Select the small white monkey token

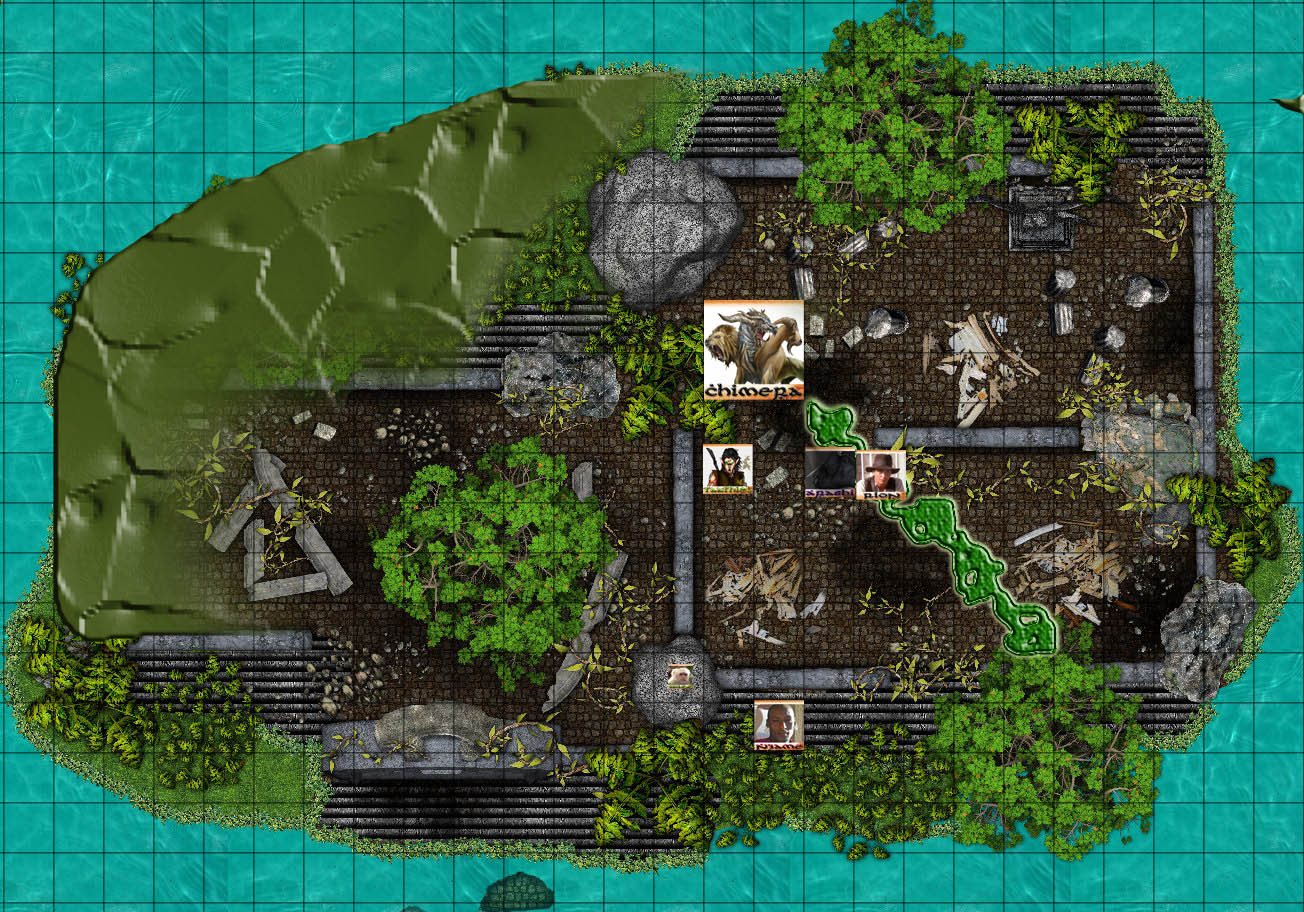[x=680, y=675]
